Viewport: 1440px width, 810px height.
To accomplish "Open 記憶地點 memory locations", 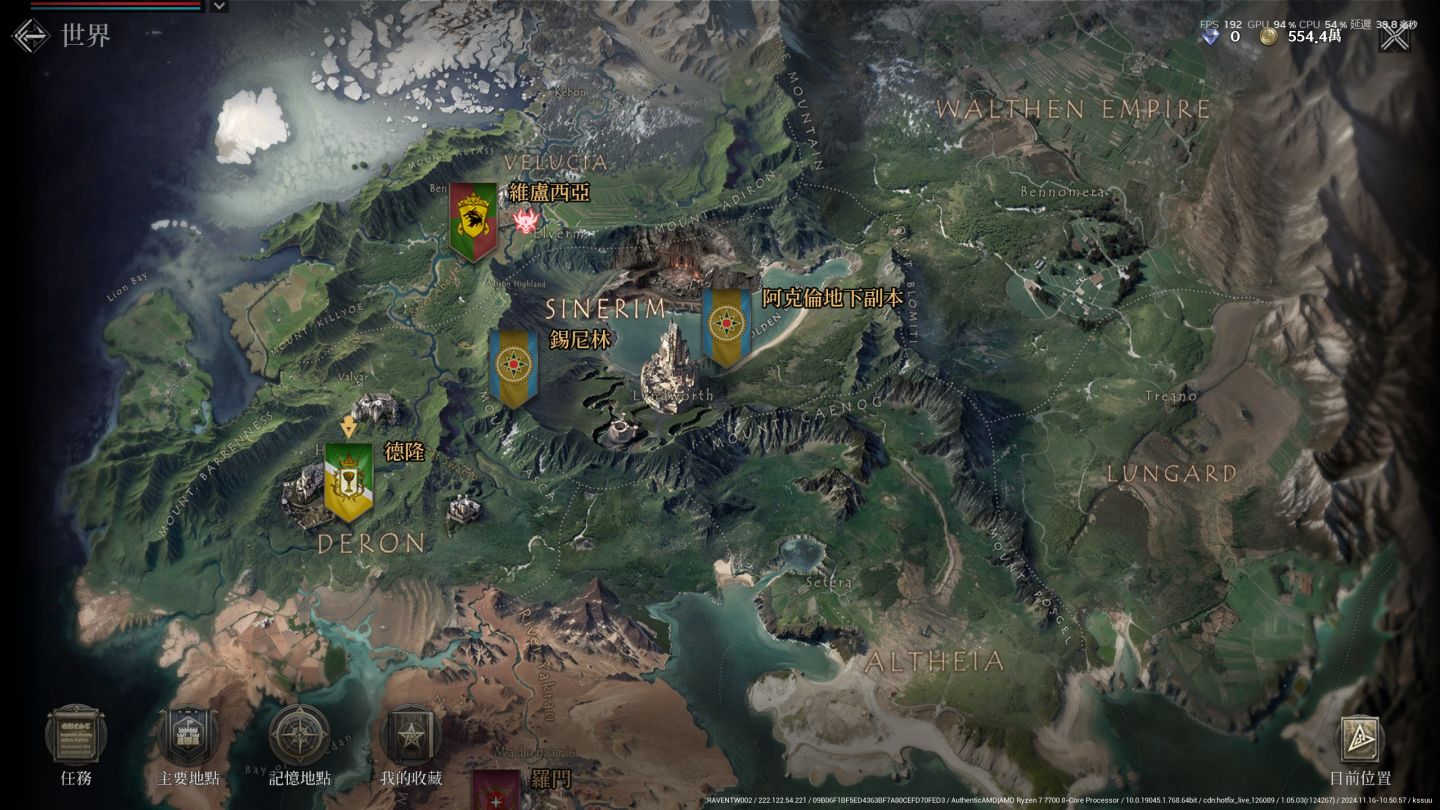I will (x=299, y=735).
